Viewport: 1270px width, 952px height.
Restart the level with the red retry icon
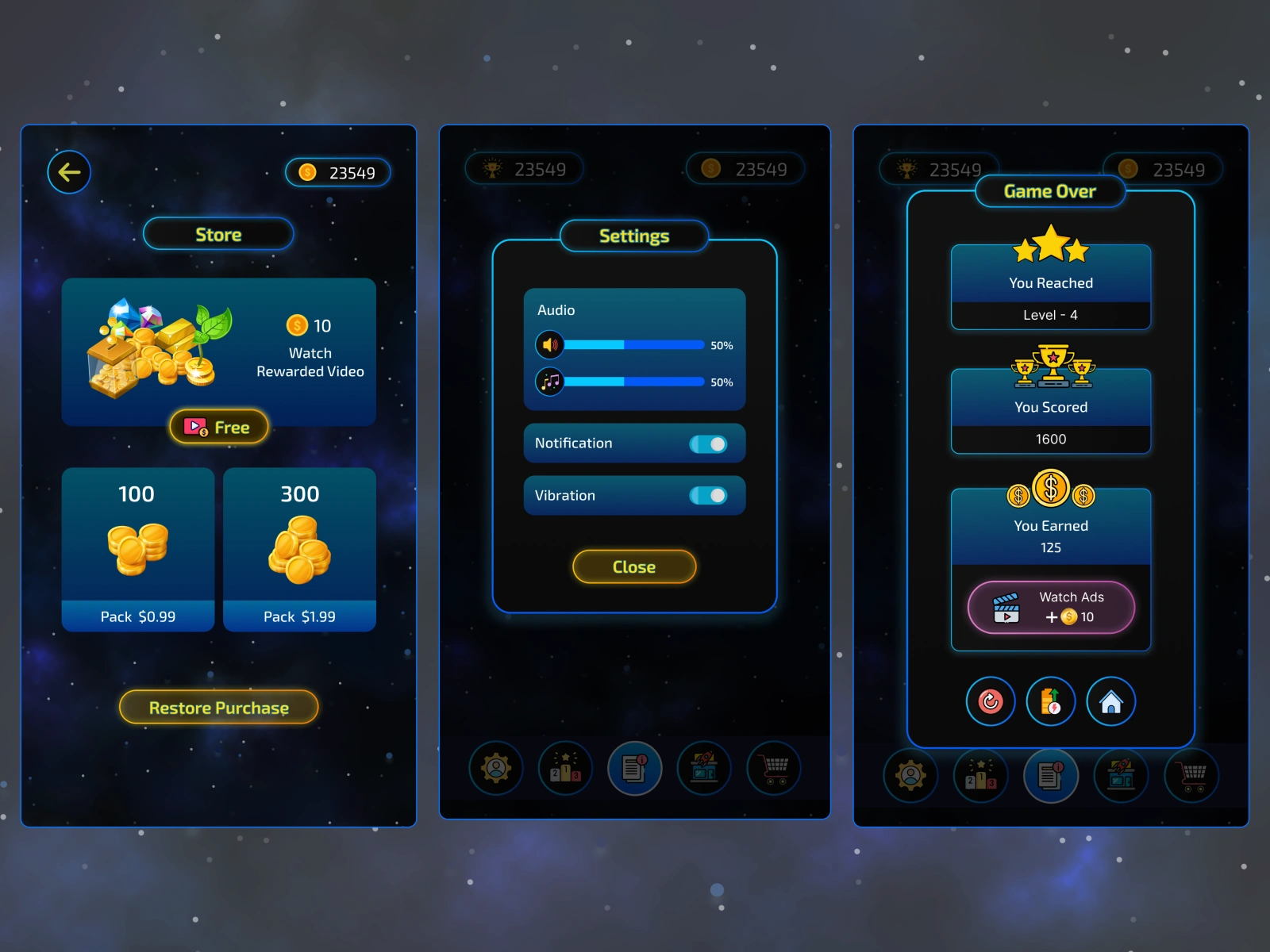tap(990, 701)
